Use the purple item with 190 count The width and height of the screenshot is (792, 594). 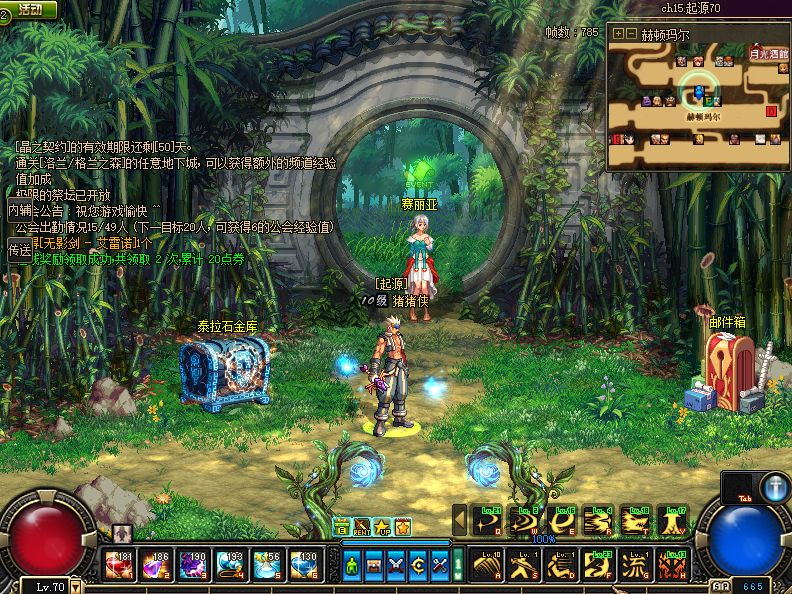point(194,566)
